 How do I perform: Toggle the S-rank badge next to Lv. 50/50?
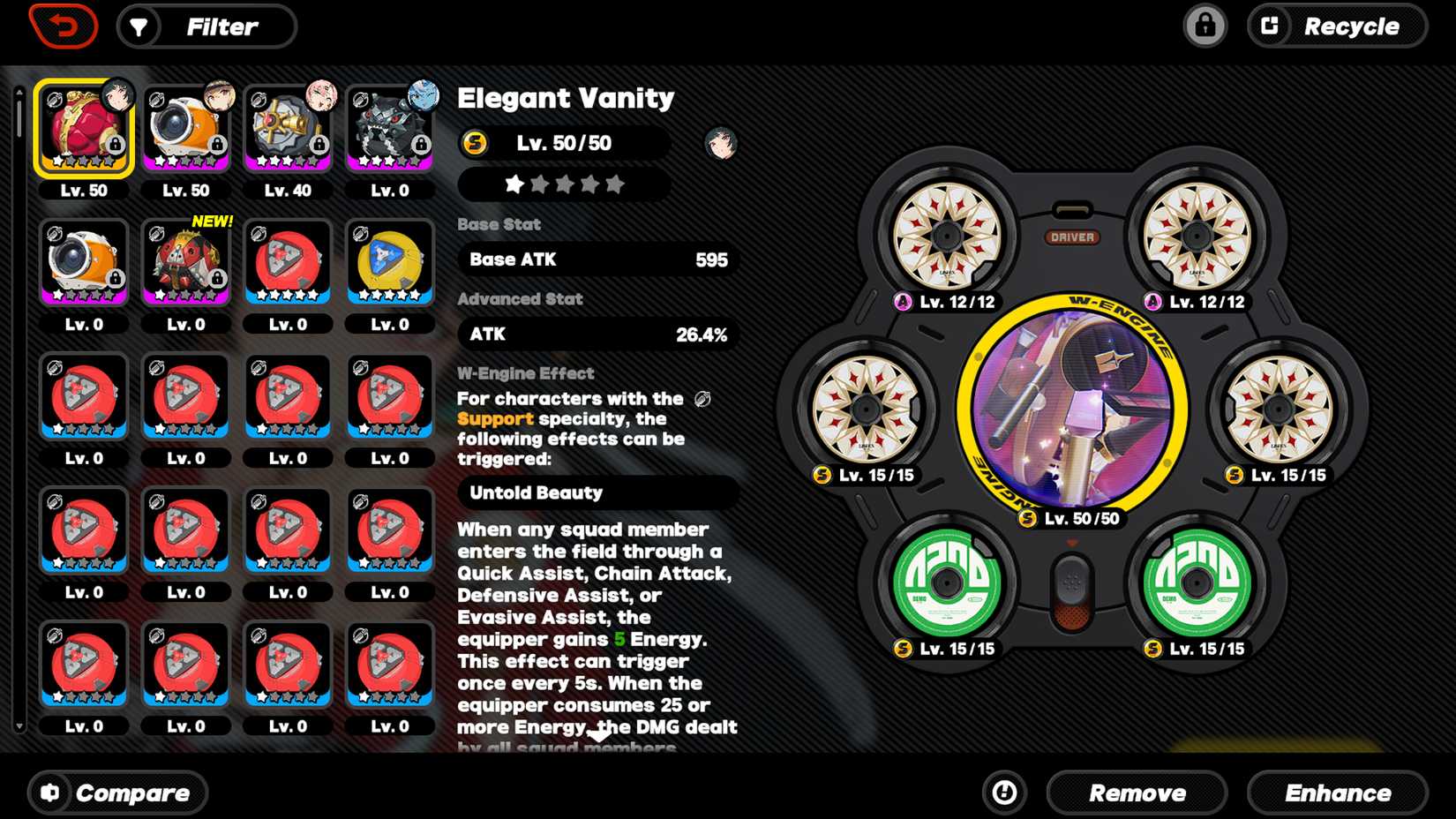(475, 143)
